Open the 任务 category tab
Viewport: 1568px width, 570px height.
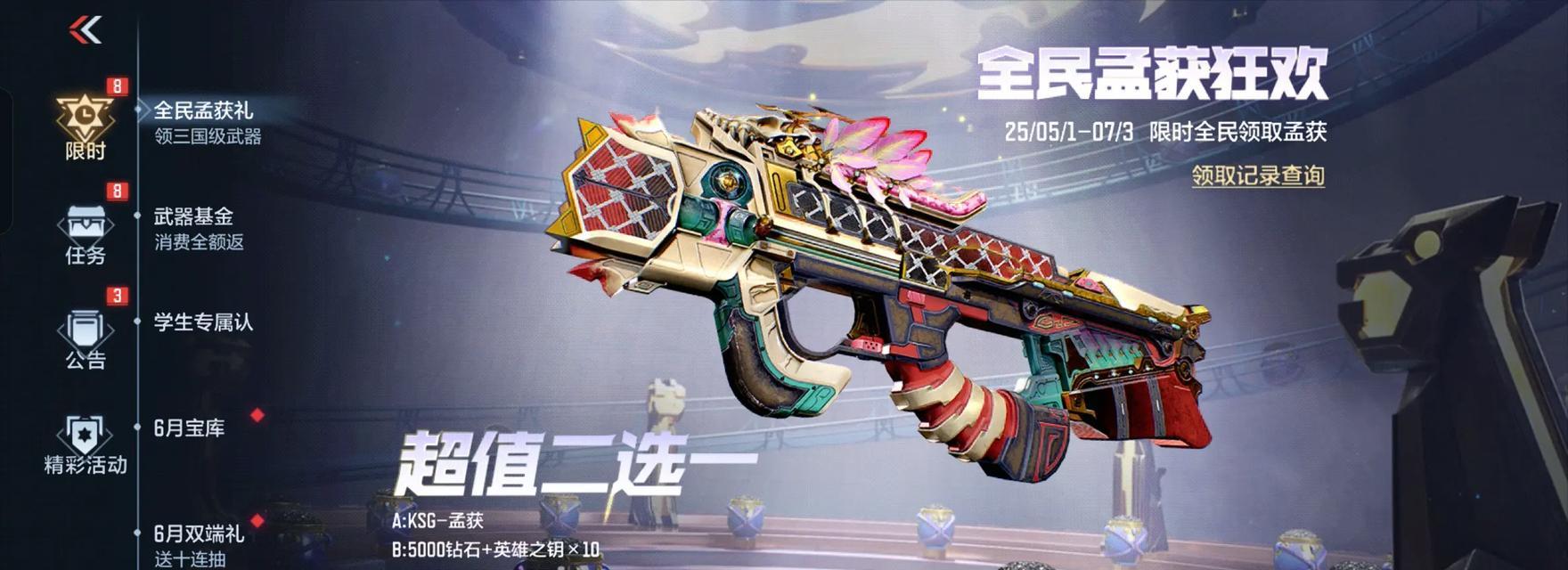[86, 233]
